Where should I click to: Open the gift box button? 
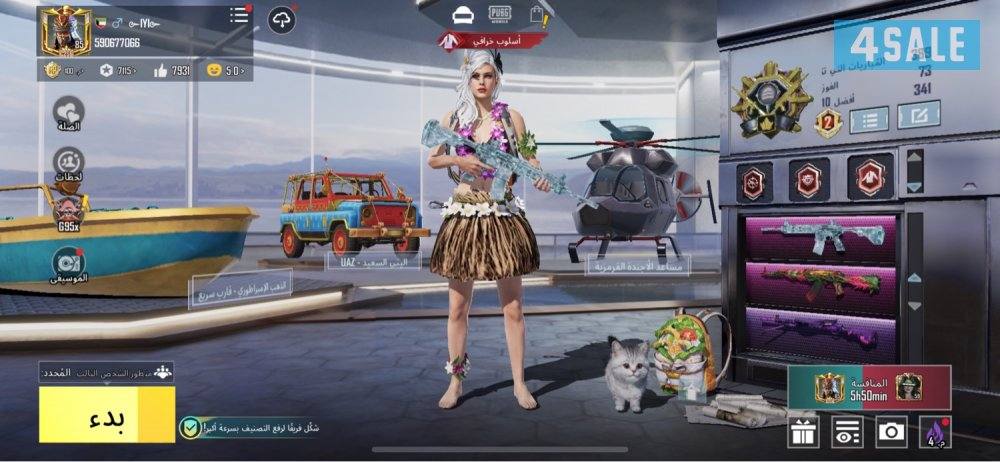803,432
